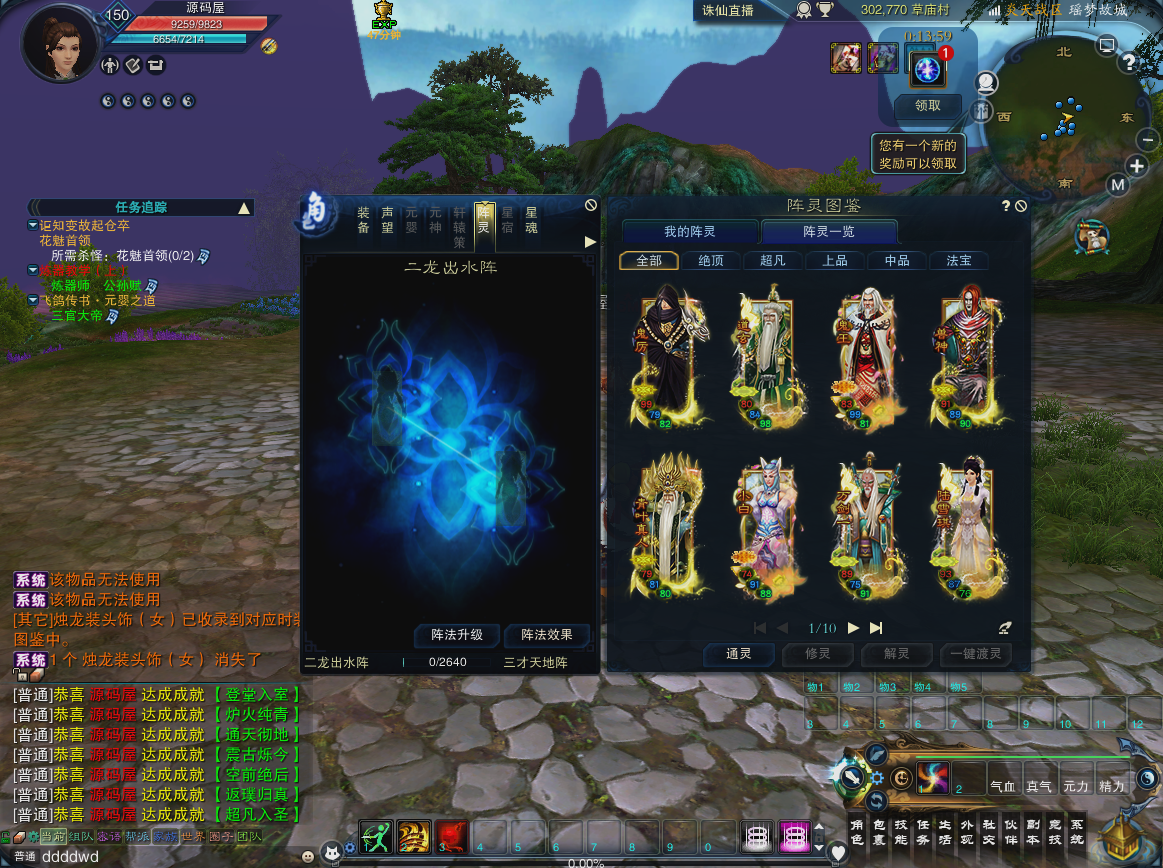Filter spirits by 绝顶 grade
1163x868 pixels.
711,260
